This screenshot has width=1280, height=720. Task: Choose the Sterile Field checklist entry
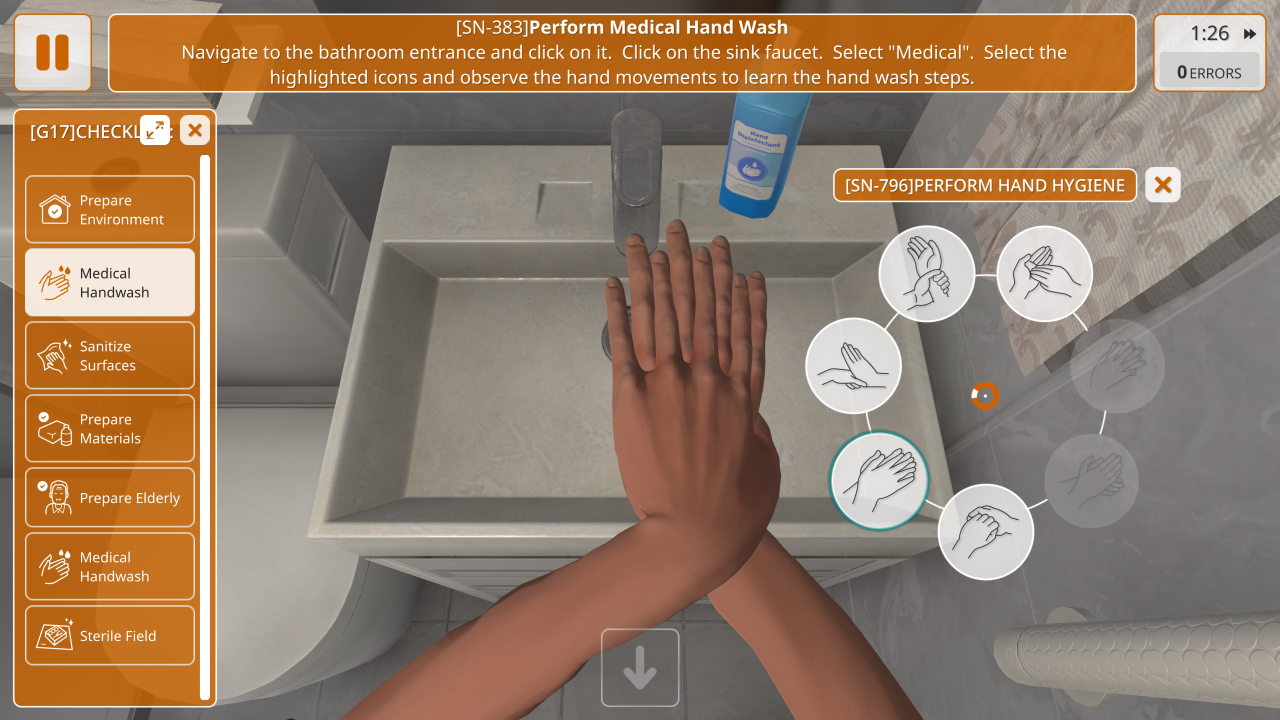110,636
